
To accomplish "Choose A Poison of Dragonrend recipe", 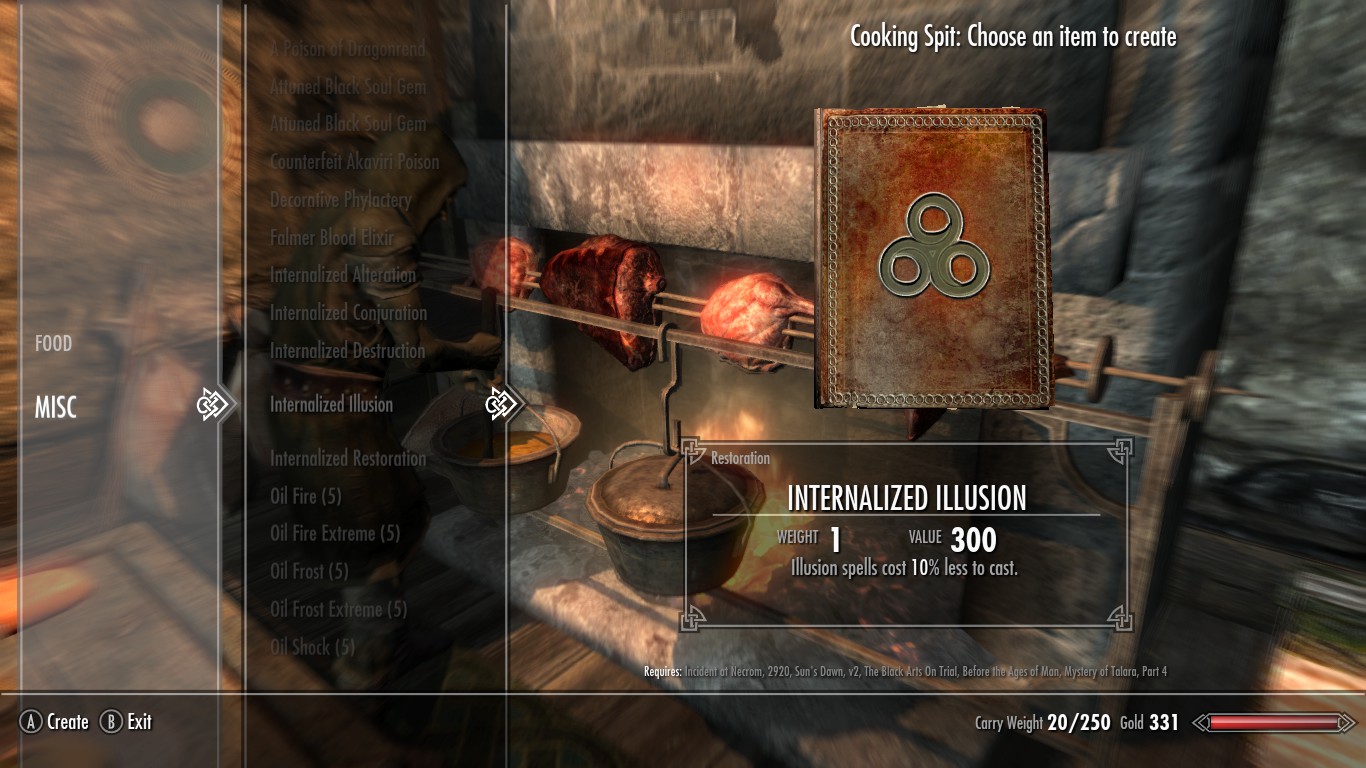I will coord(348,49).
